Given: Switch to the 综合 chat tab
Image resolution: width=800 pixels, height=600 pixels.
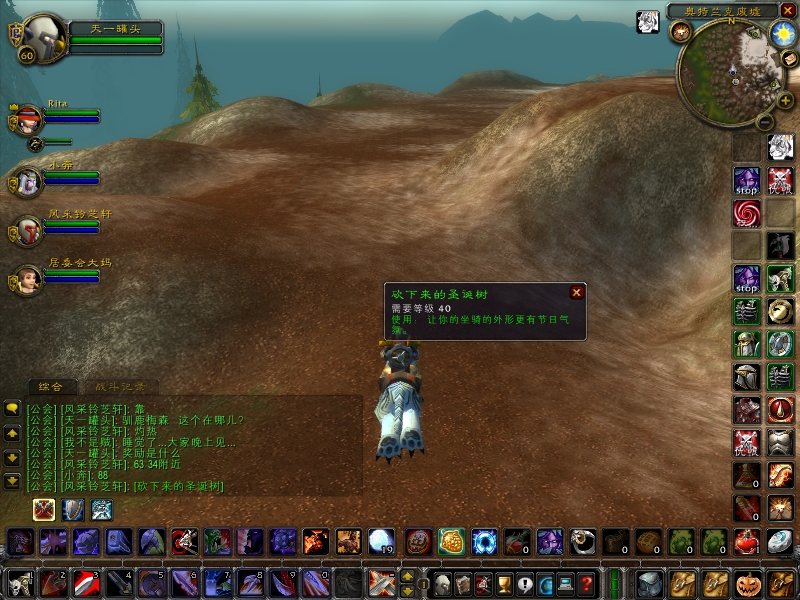Looking at the screenshot, I should [51, 386].
